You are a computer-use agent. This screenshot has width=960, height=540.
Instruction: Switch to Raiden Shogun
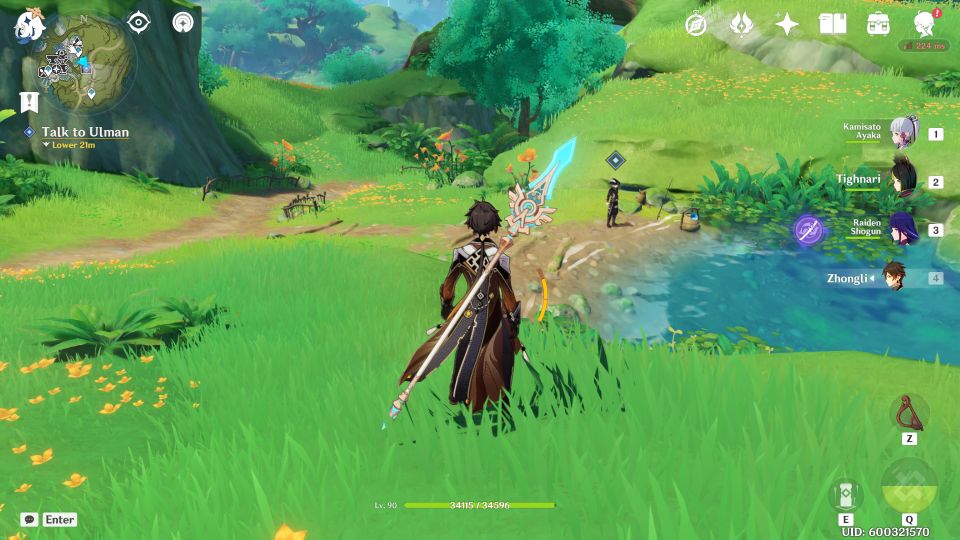coord(904,229)
